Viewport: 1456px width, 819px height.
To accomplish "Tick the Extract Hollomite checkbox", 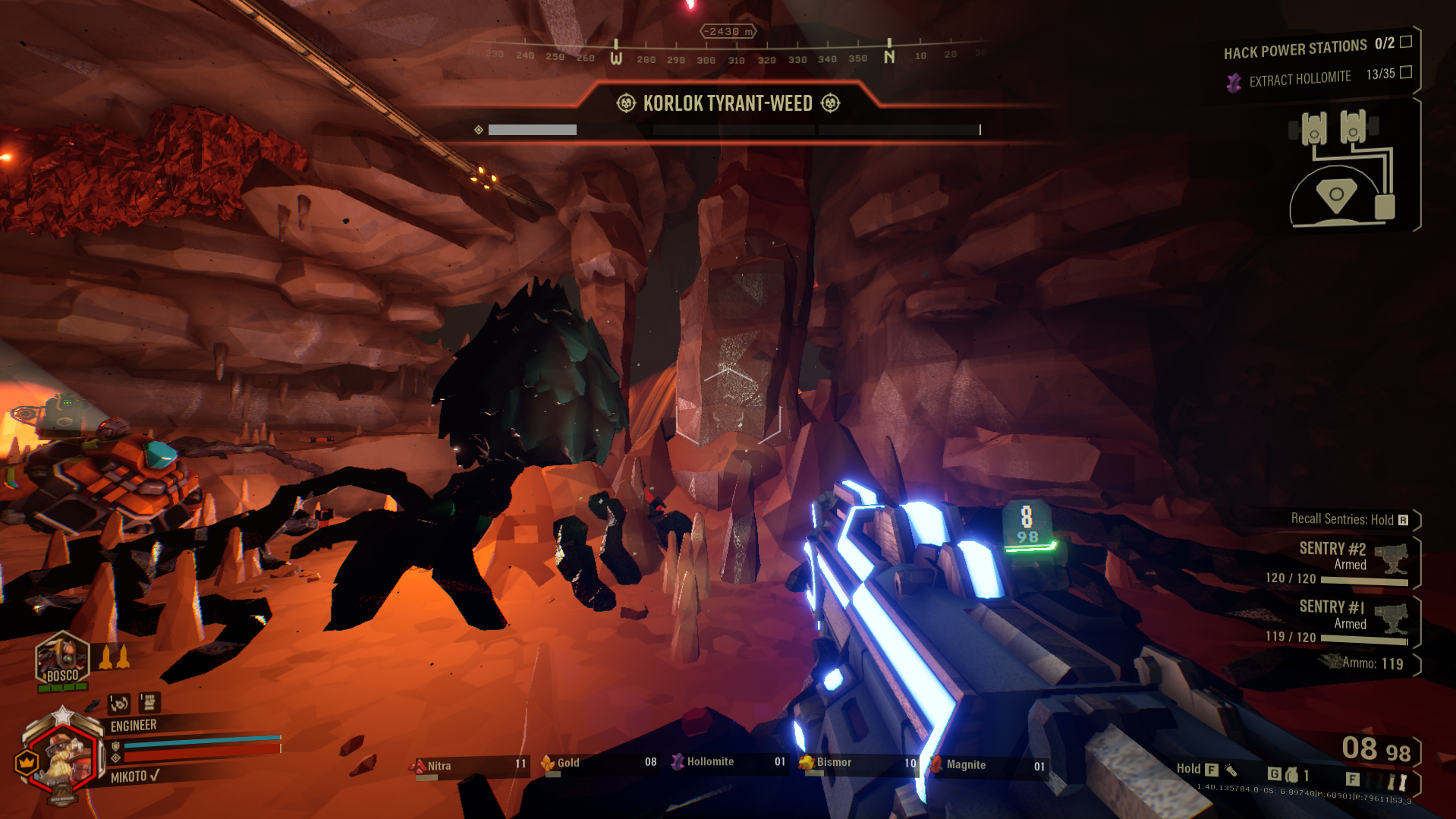I will coord(1406,72).
